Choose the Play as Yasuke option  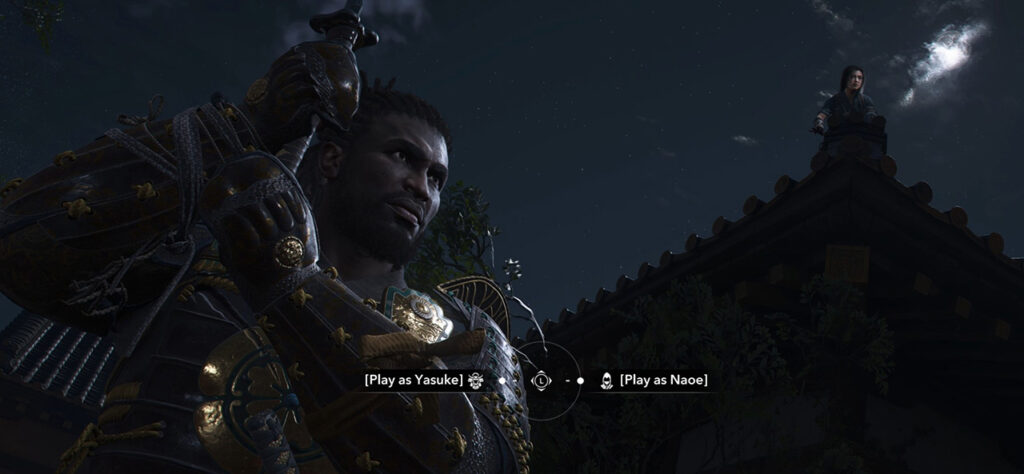(414, 380)
